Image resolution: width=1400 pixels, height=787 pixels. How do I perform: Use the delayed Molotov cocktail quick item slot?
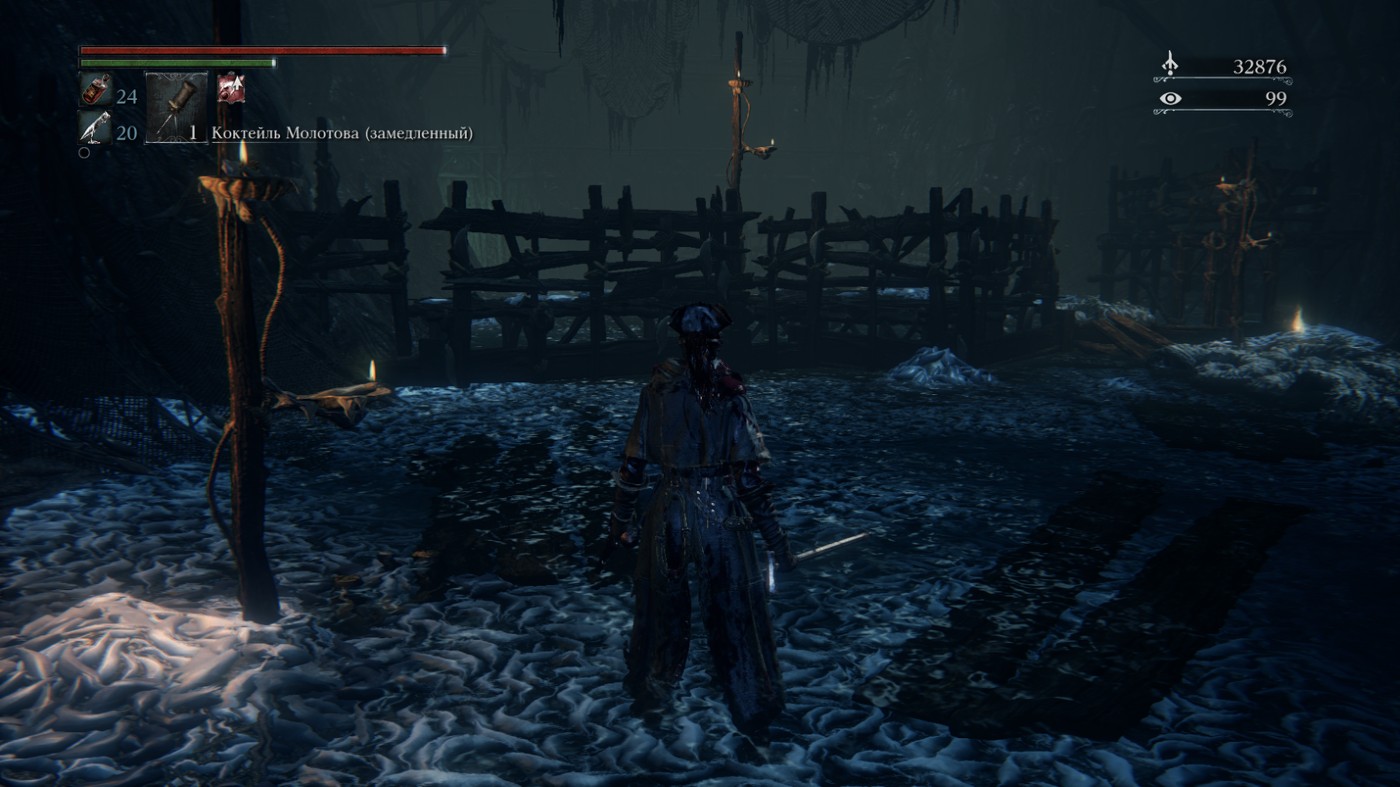177,106
